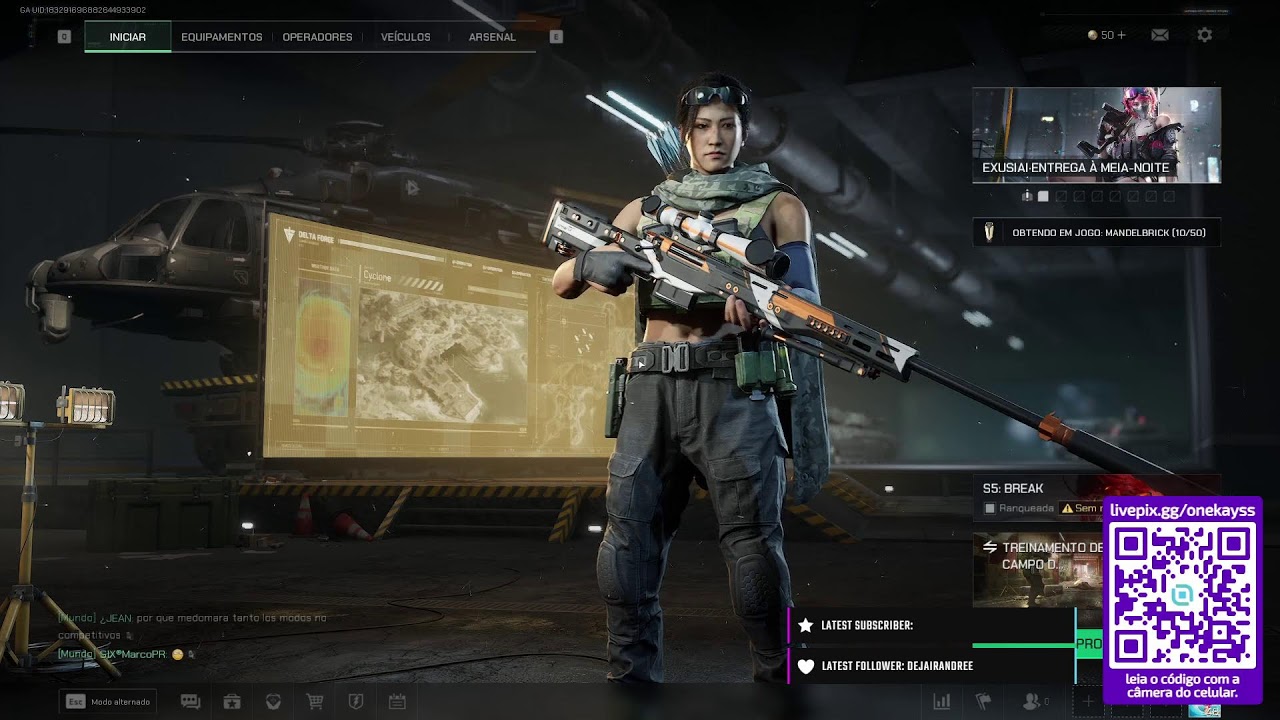The width and height of the screenshot is (1280, 720).
Task: Open the mail envelope inbox
Action: [1160, 35]
